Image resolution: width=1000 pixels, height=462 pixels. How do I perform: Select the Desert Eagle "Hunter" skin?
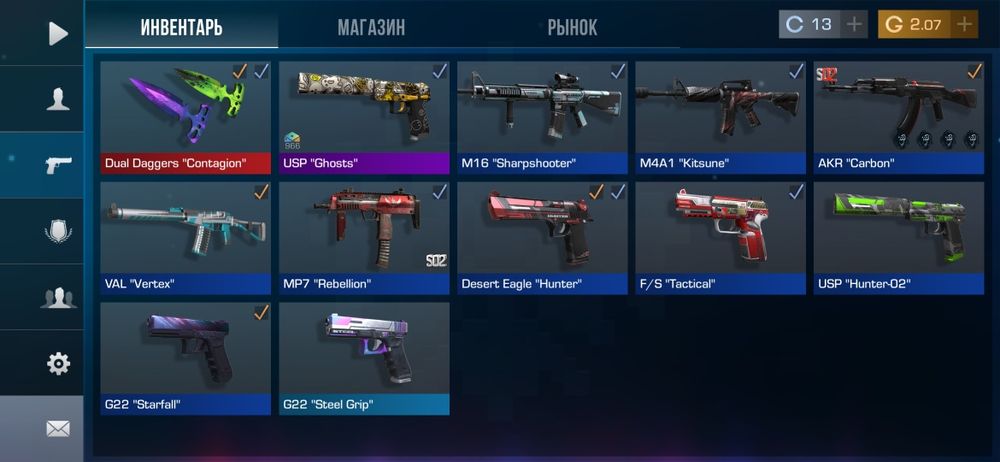click(542, 237)
